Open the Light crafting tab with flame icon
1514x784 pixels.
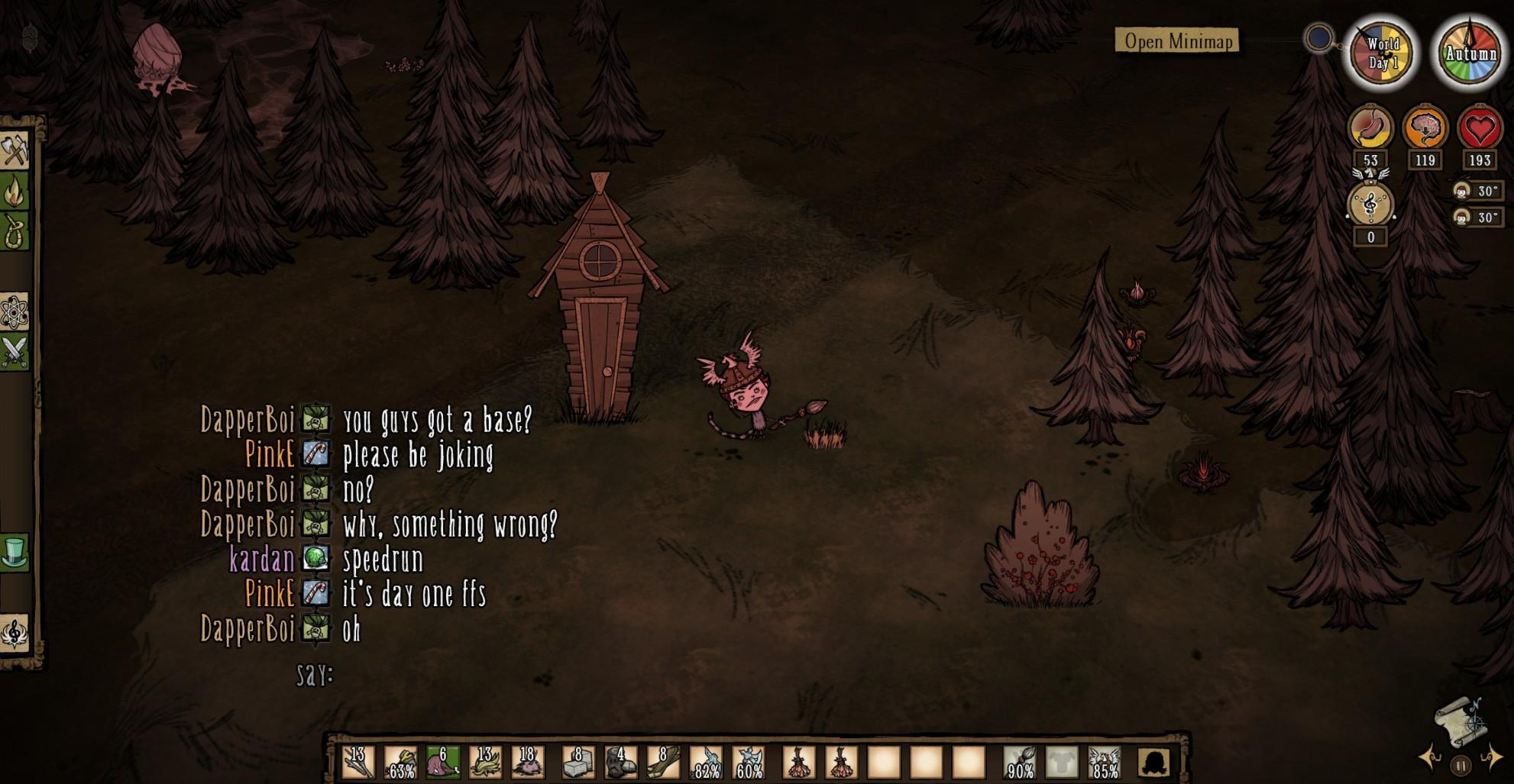(15, 192)
